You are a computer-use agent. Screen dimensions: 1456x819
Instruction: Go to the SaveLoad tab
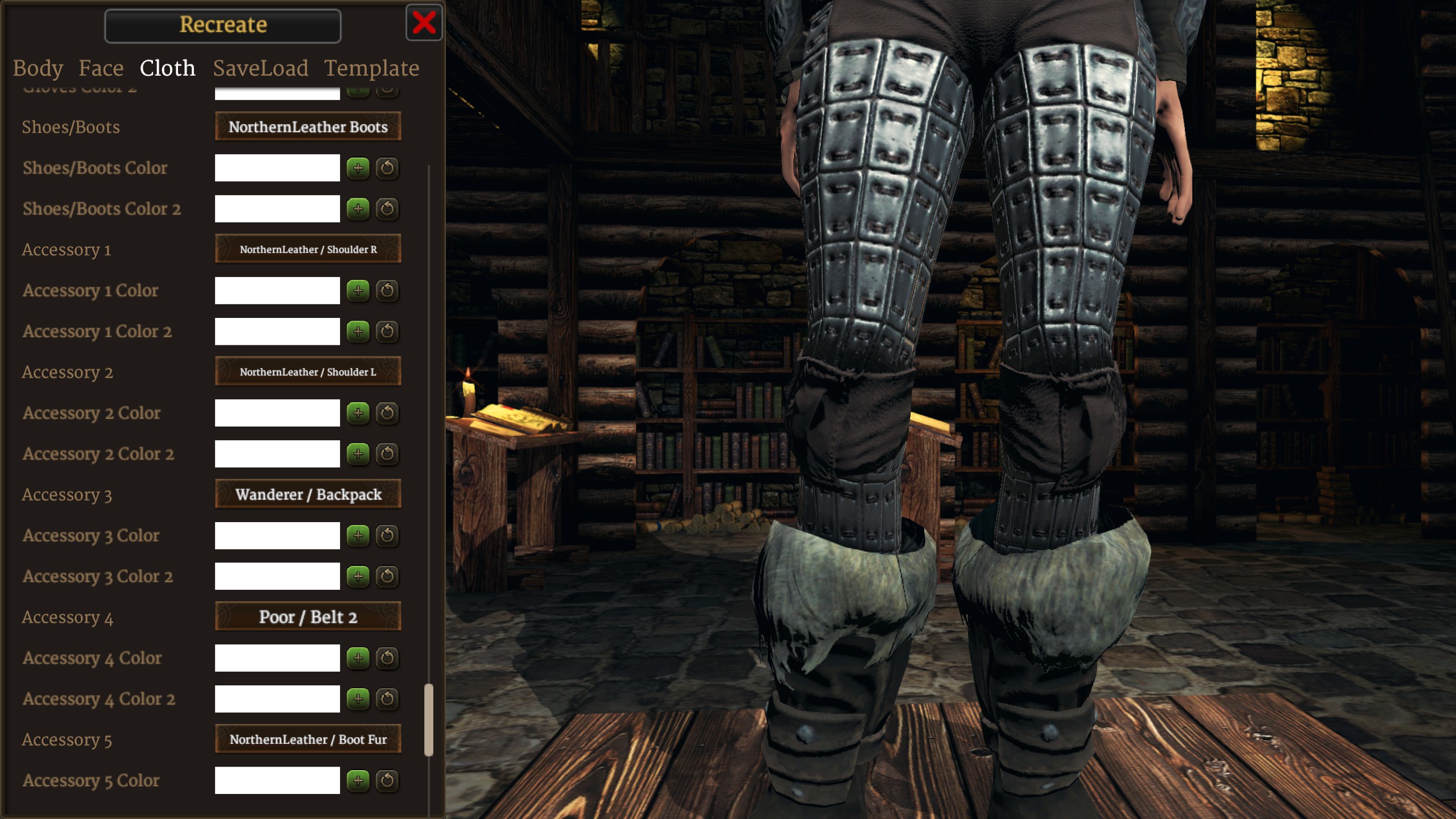260,68
